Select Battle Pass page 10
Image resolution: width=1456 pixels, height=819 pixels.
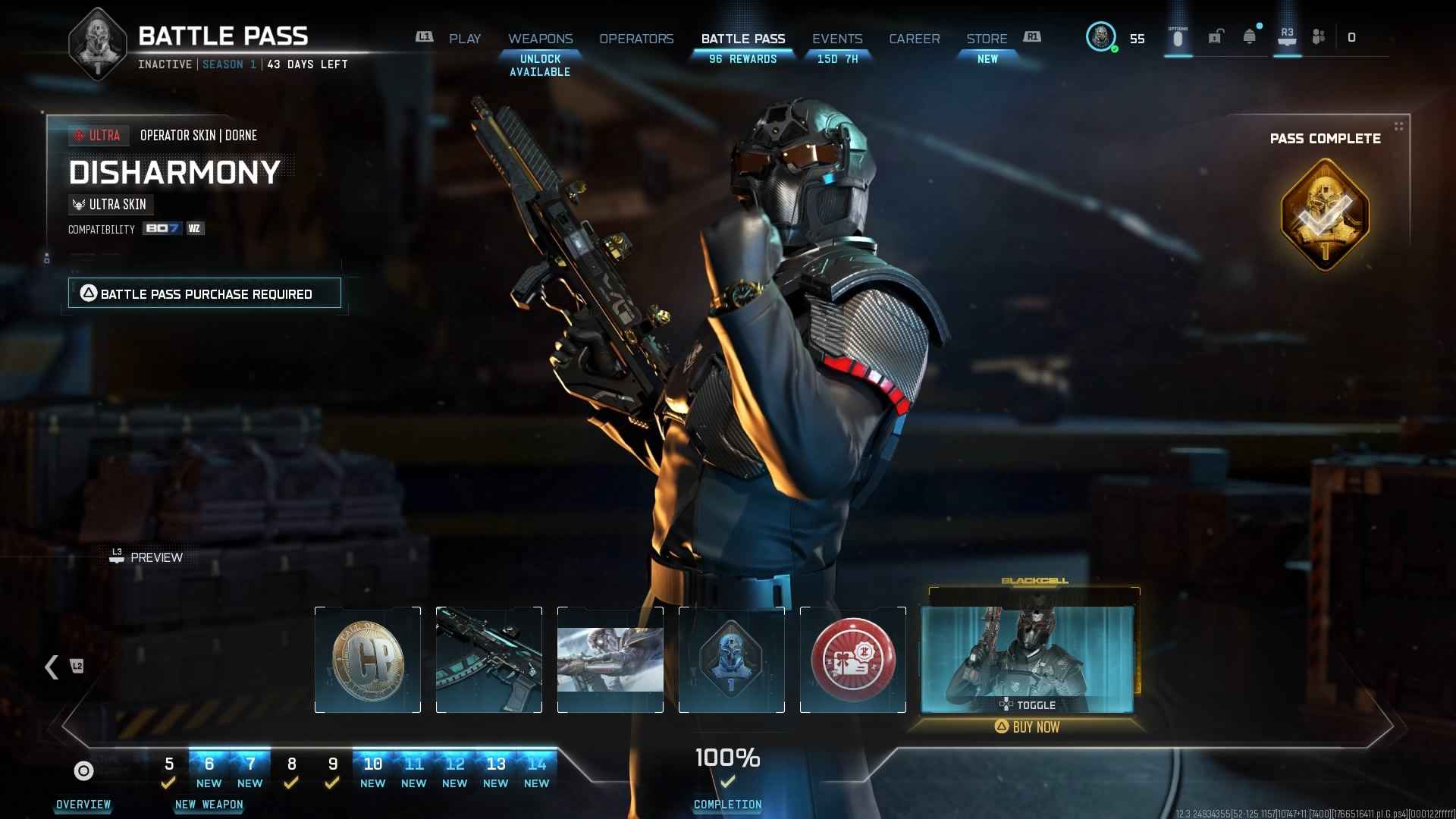coord(372,770)
